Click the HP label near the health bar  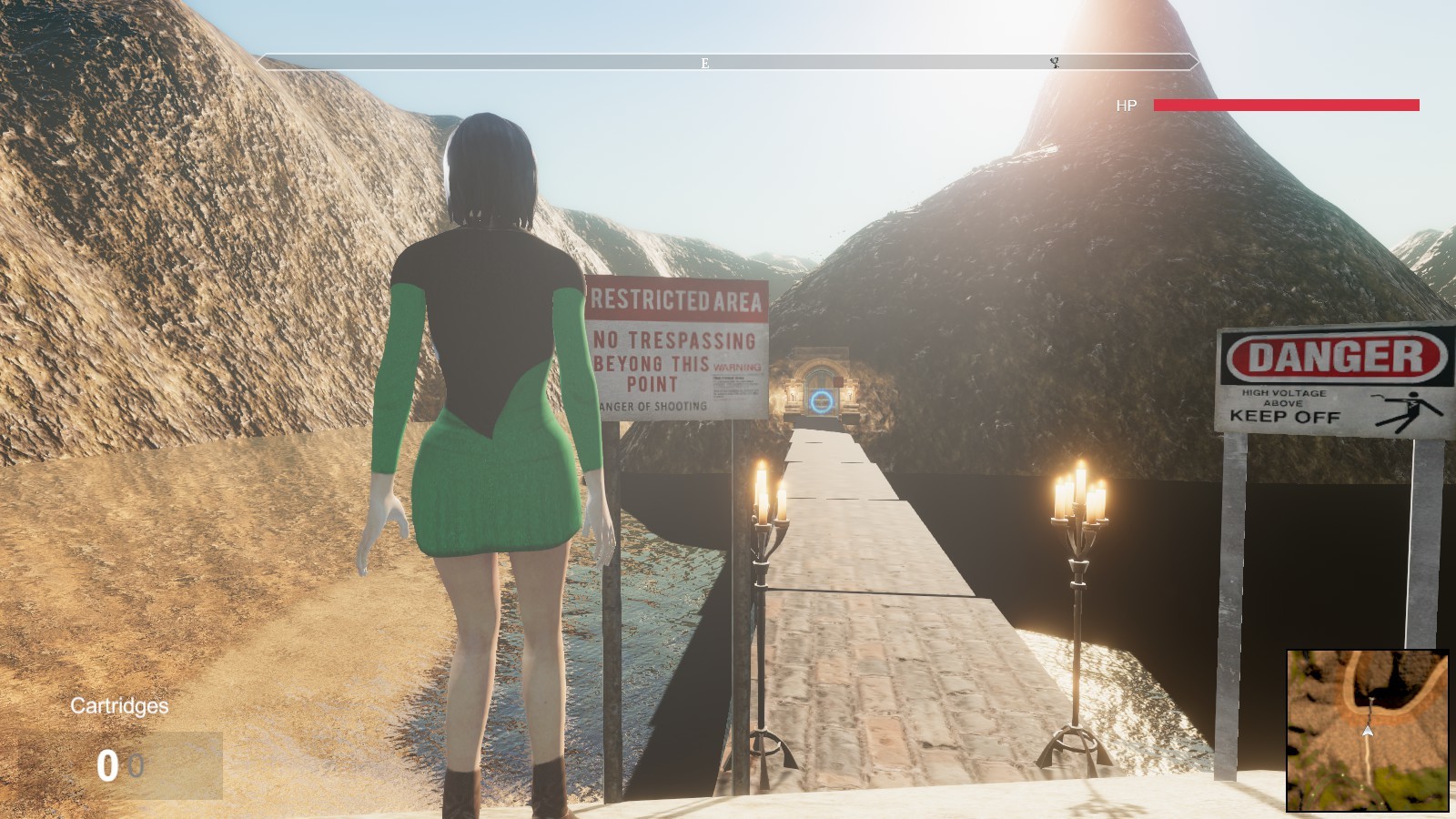pos(1126,105)
